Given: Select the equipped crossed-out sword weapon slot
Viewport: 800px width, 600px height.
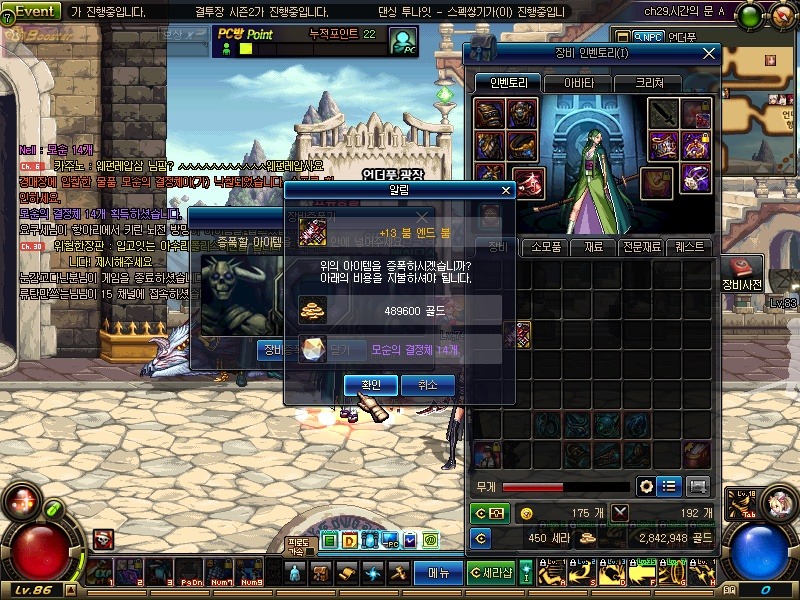Looking at the screenshot, I should (x=662, y=115).
